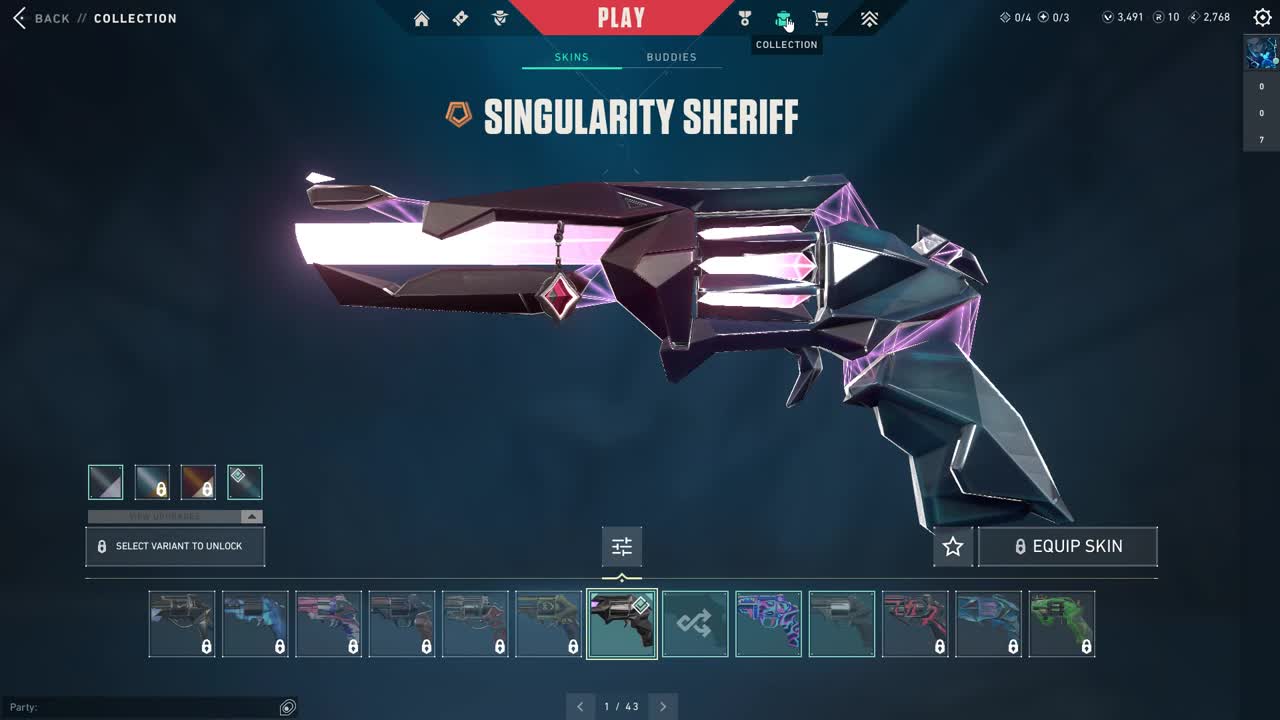The height and width of the screenshot is (720, 1280).
Task: Open game settings with the gear icon
Action: point(1262,18)
